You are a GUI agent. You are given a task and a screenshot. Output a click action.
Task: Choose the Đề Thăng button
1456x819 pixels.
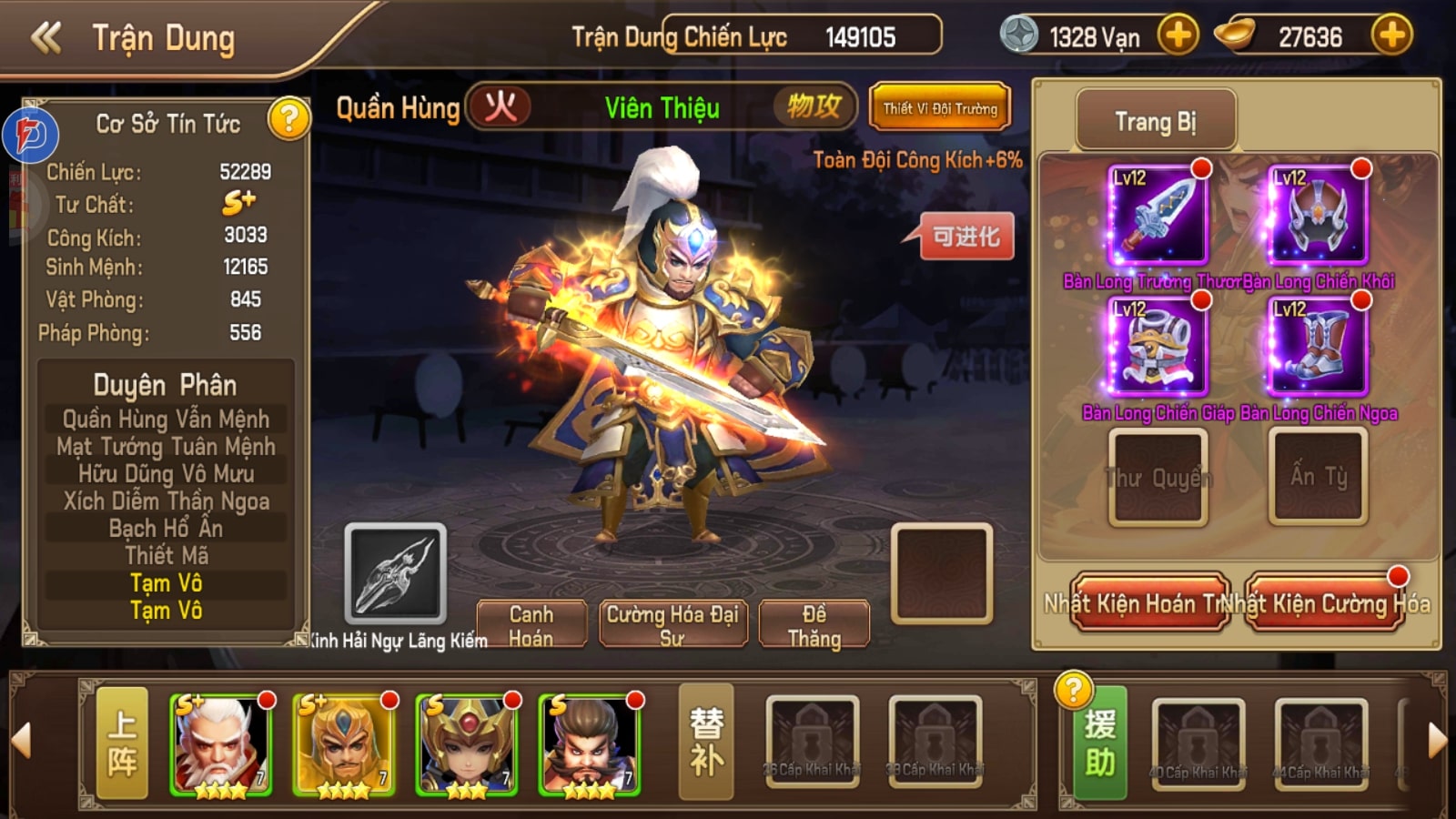coord(814,625)
